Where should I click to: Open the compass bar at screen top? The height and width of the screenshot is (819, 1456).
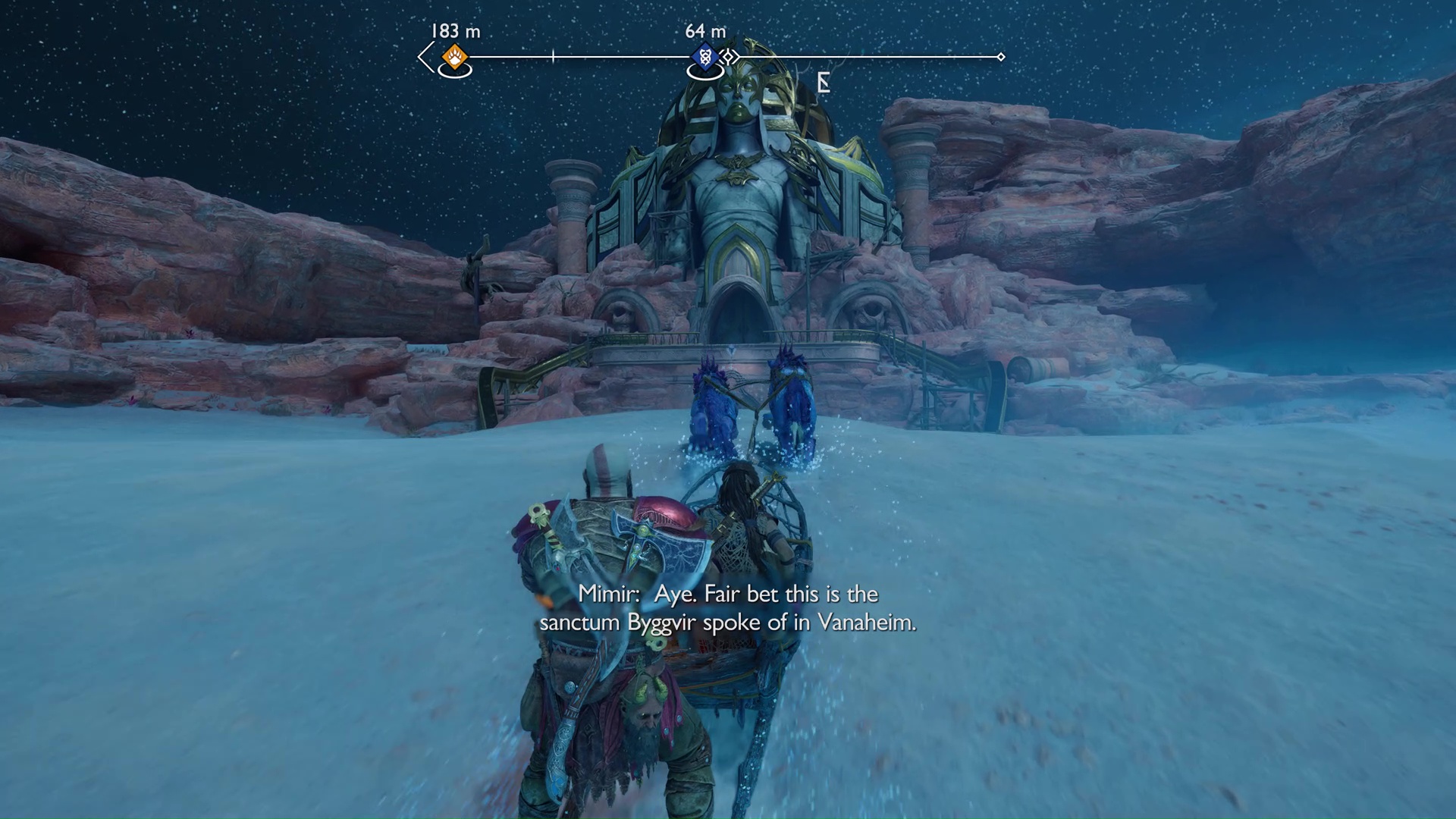click(713, 55)
